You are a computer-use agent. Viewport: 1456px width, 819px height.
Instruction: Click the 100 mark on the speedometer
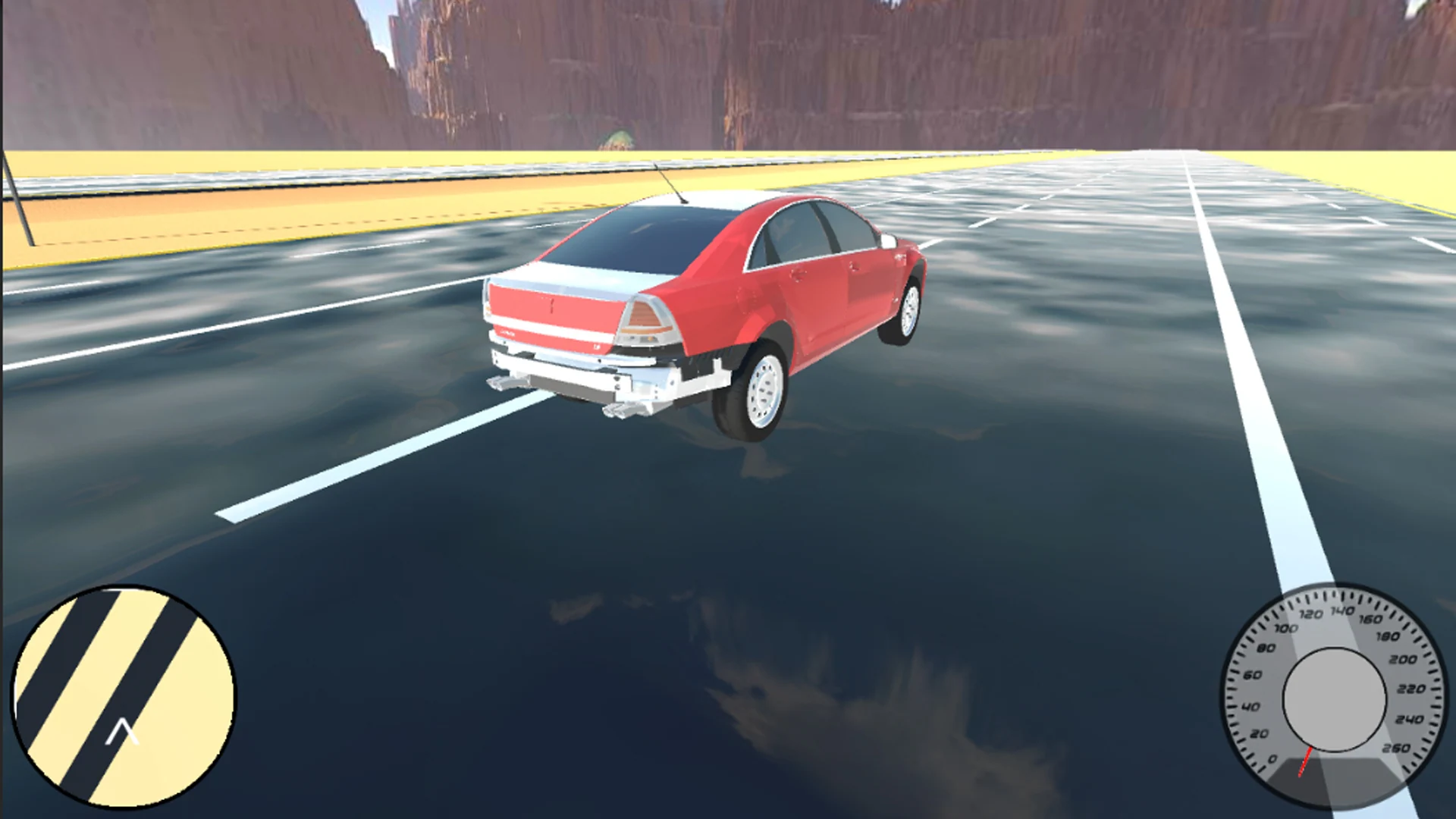pyautogui.click(x=1286, y=630)
